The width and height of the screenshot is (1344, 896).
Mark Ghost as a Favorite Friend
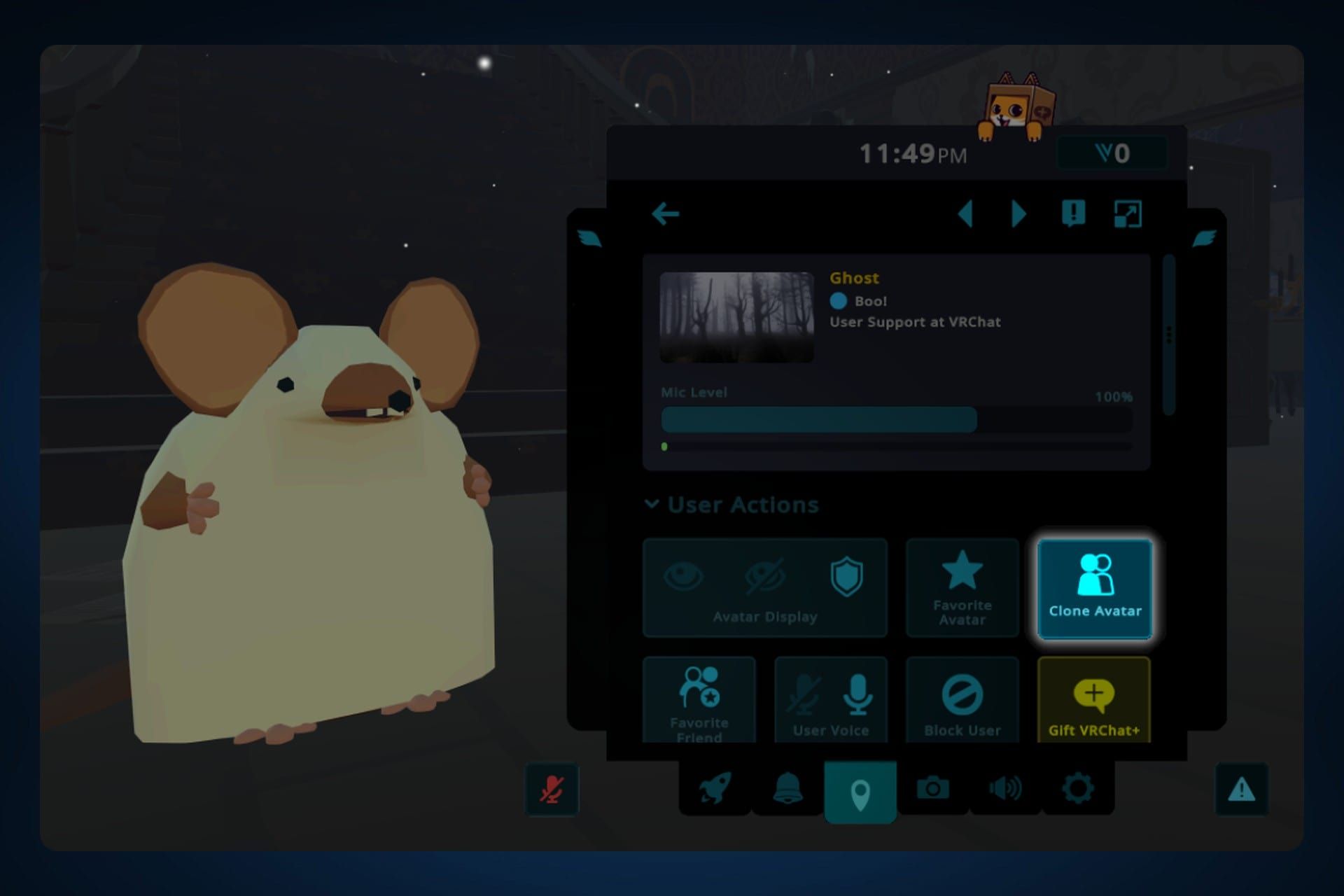699,699
